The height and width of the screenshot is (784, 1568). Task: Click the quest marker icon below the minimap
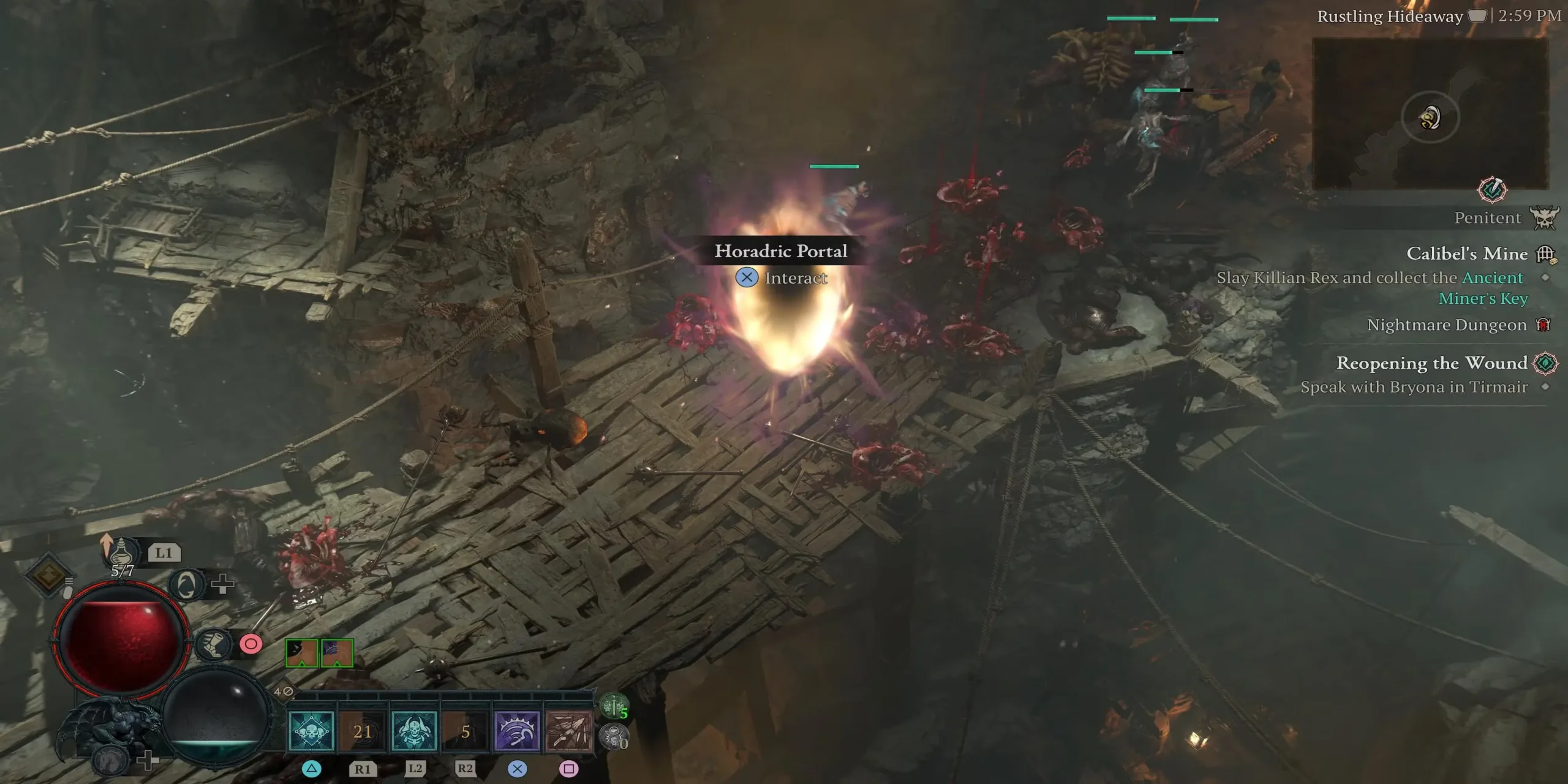click(1492, 190)
